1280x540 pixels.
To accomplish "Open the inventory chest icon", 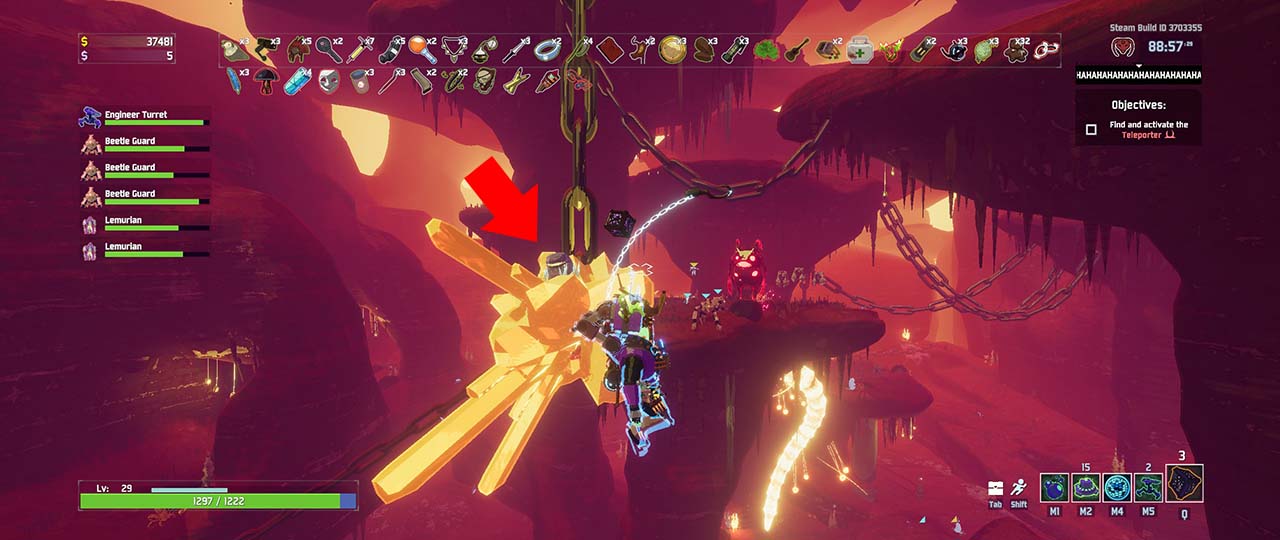I will 995,487.
